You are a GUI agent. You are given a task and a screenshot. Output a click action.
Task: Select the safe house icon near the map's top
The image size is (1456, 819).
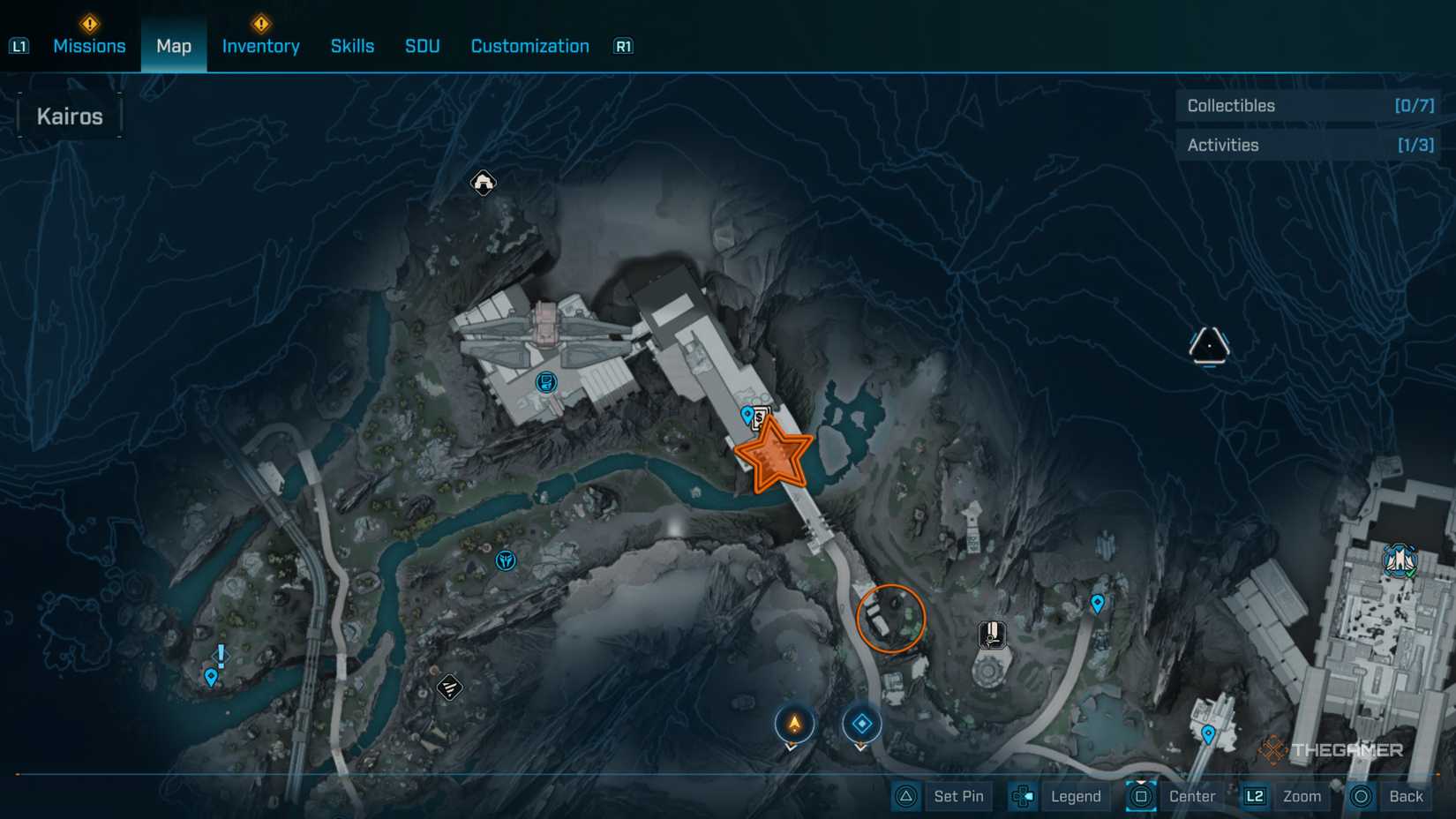click(x=483, y=183)
